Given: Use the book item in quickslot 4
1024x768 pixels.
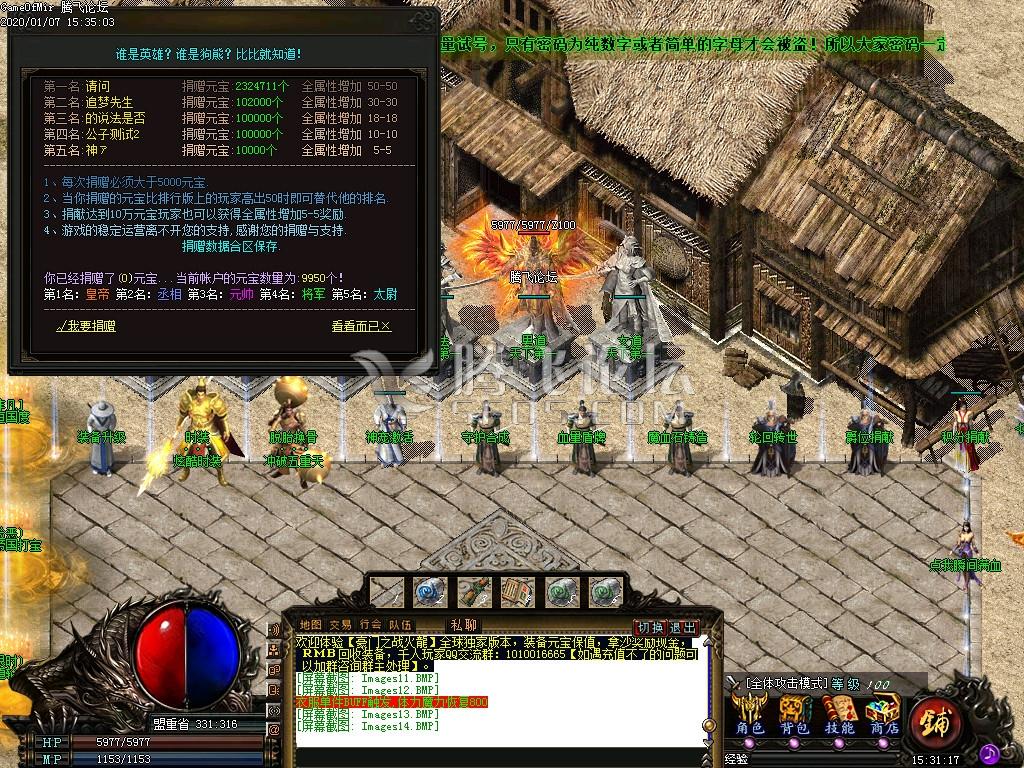Looking at the screenshot, I should 517,591.
